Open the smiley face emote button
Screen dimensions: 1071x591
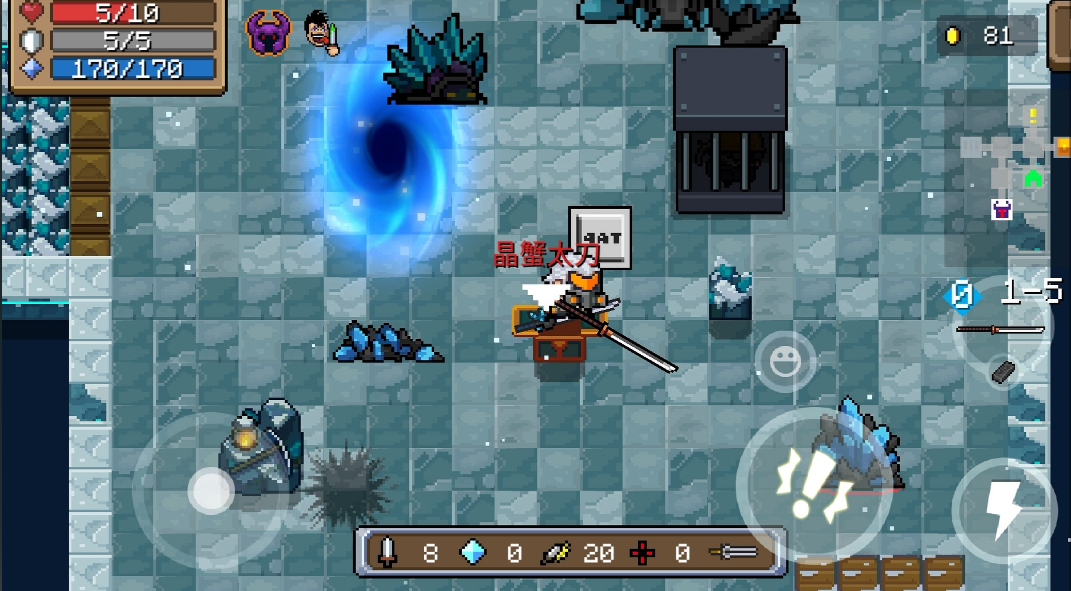click(785, 361)
